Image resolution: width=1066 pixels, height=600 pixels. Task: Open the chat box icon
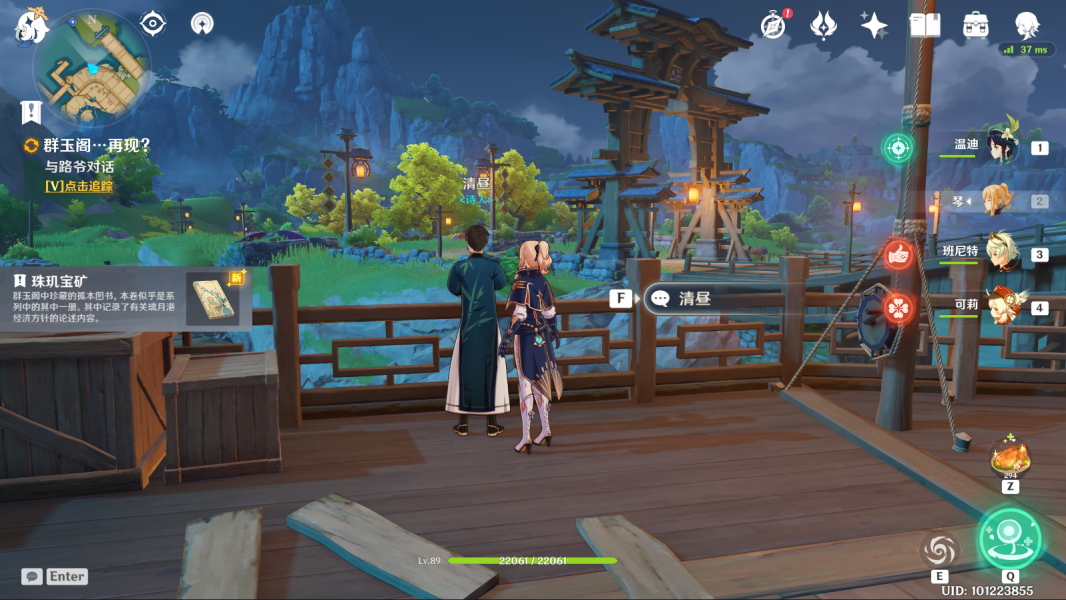point(33,577)
